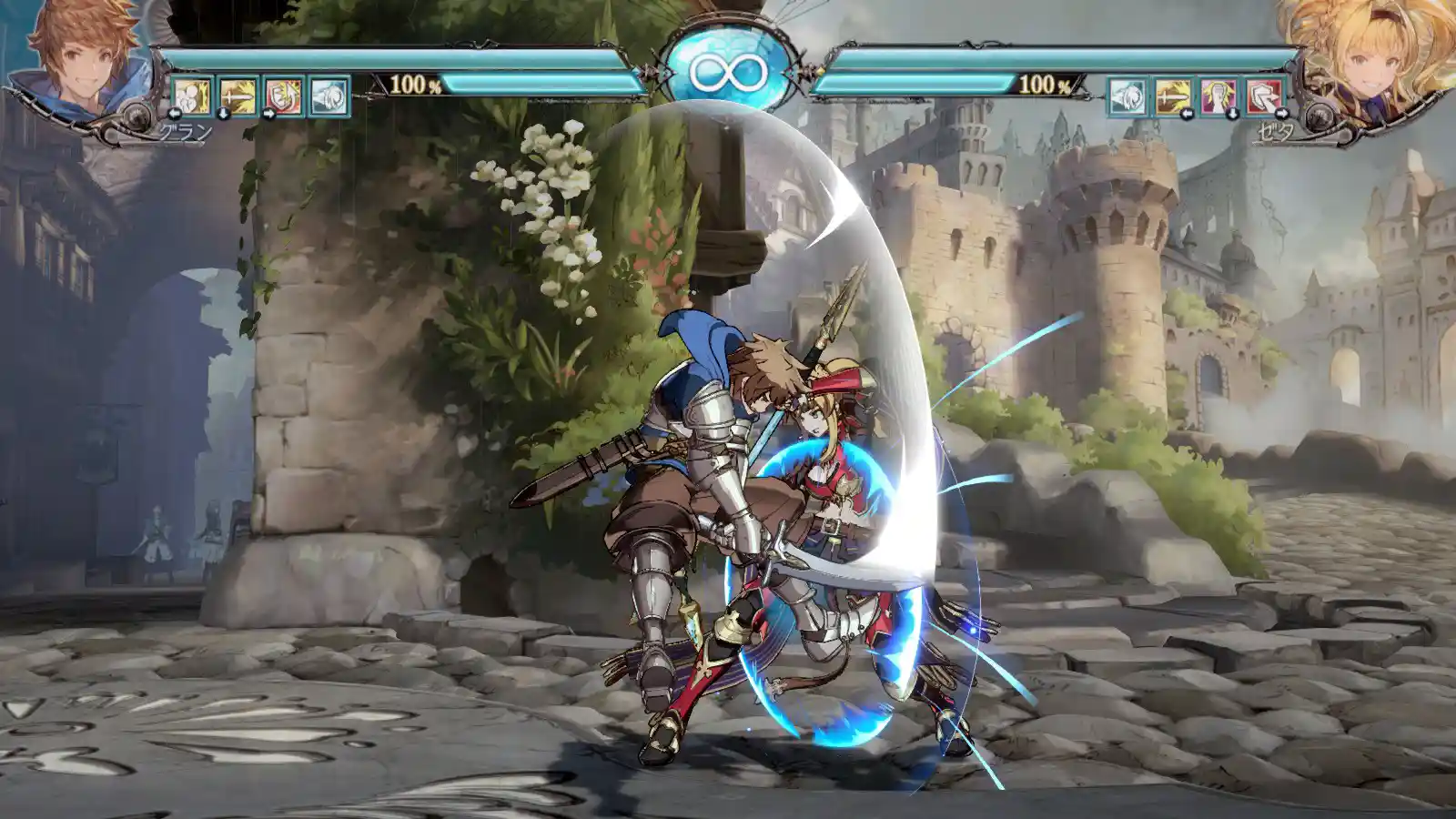Activate Gran's sword thrust skill icon

pyautogui.click(x=238, y=96)
